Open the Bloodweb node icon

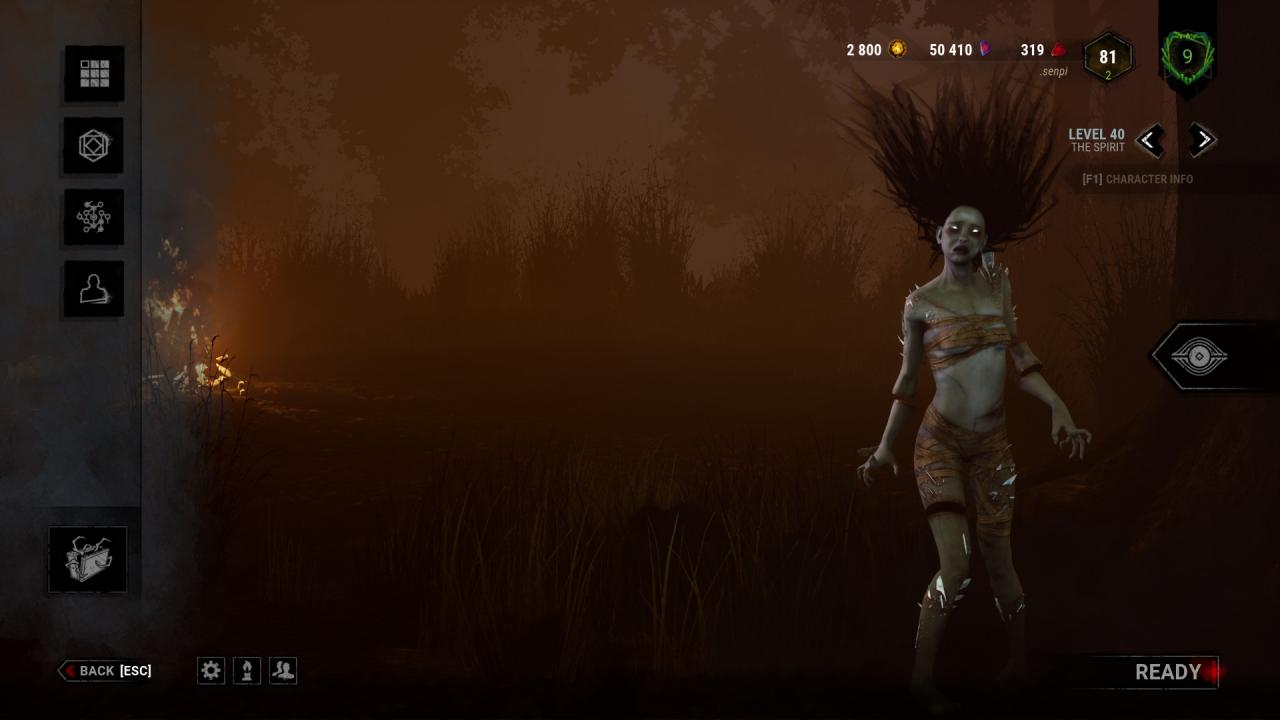(94, 217)
